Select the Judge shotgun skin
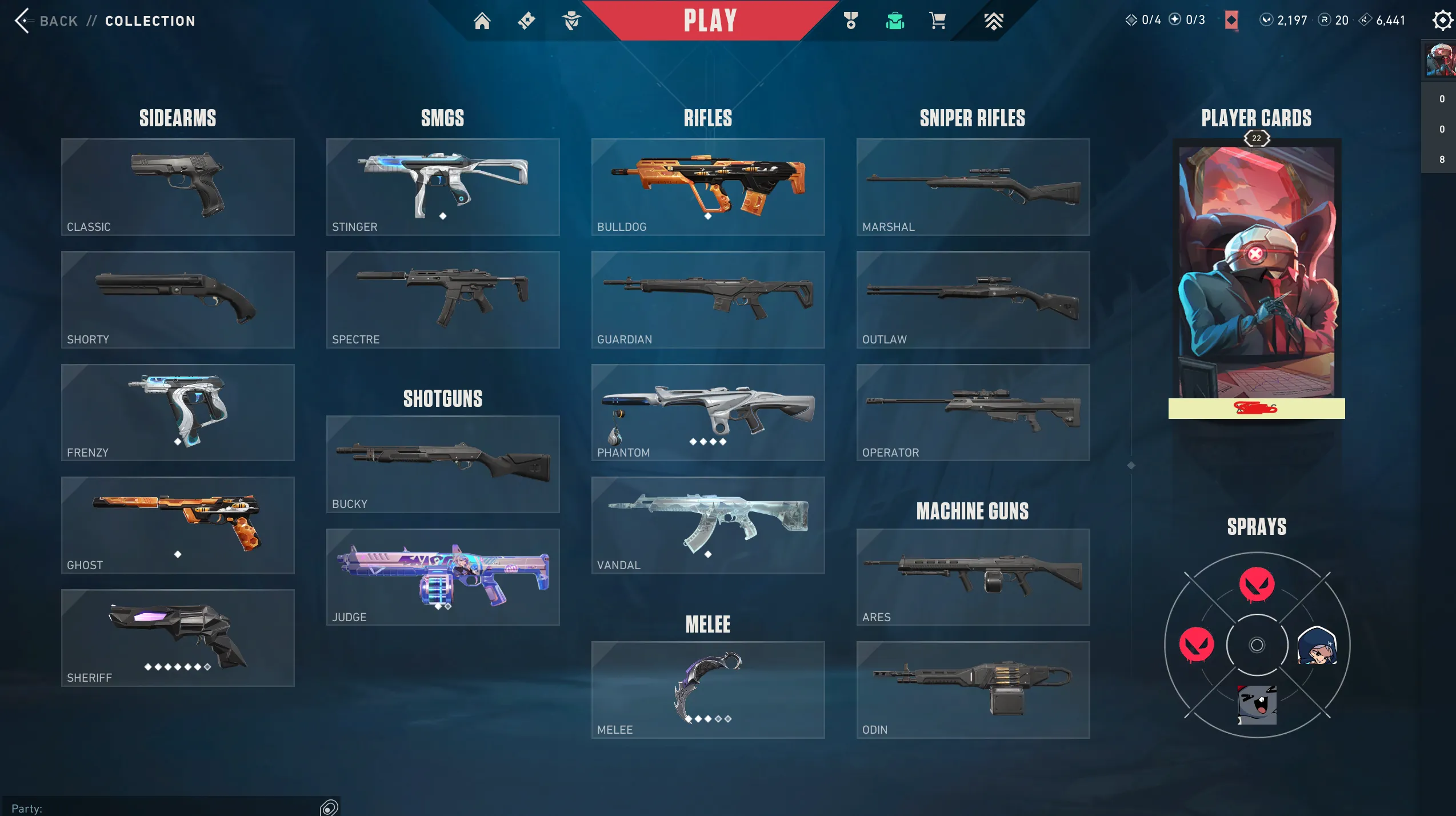 [442, 576]
